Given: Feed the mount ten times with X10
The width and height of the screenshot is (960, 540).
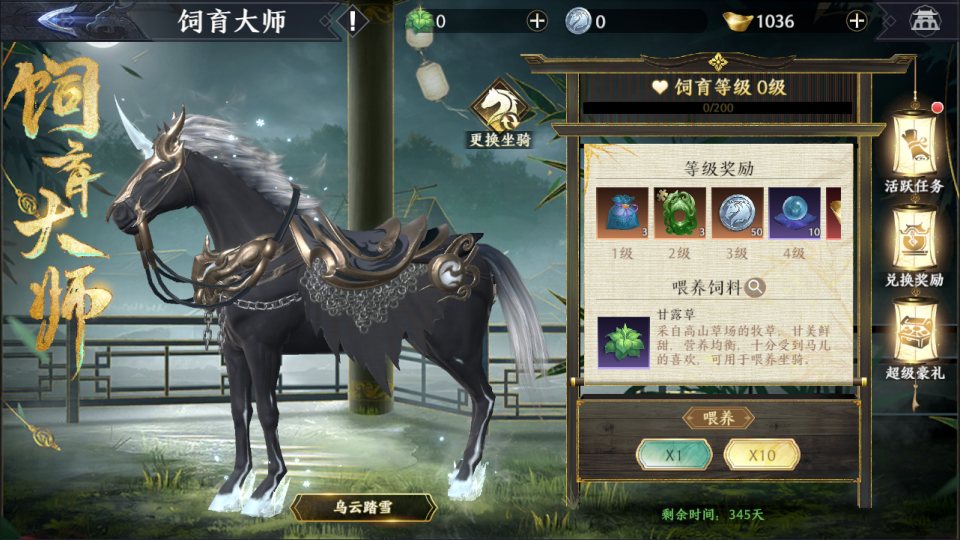Looking at the screenshot, I should 762,455.
